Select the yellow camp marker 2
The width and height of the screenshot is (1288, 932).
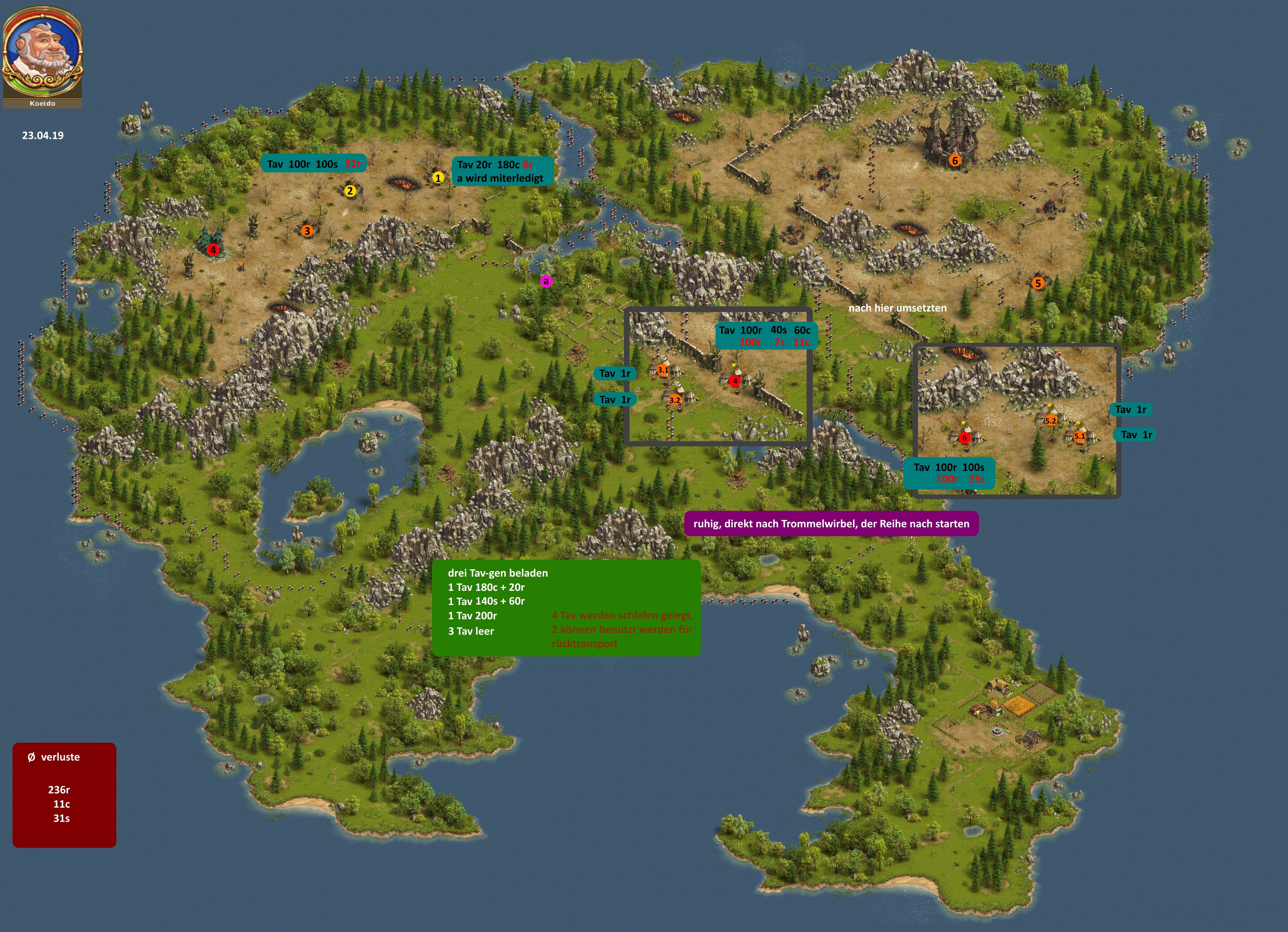tap(350, 191)
